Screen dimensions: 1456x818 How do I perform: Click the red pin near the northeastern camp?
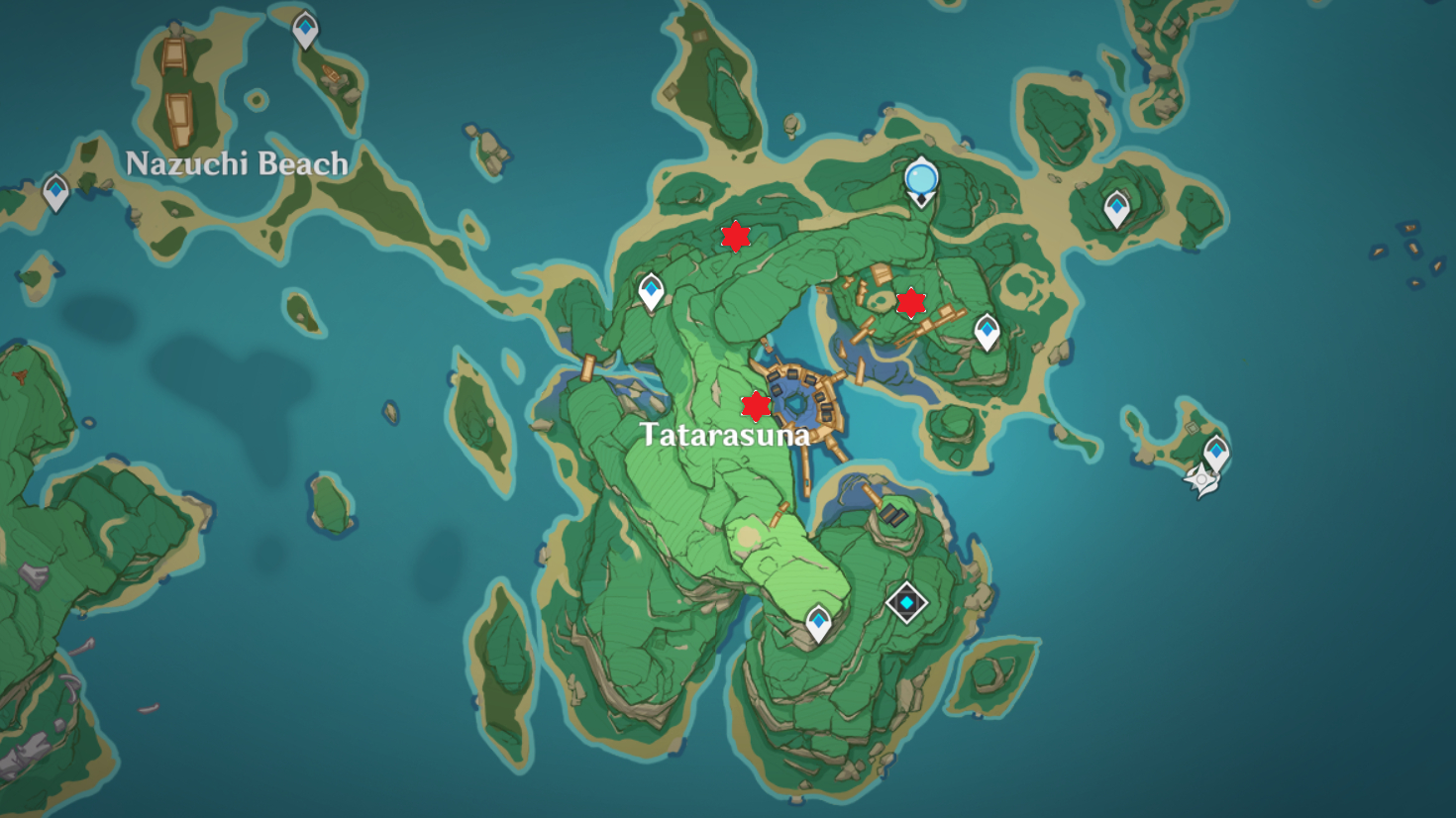coord(910,303)
